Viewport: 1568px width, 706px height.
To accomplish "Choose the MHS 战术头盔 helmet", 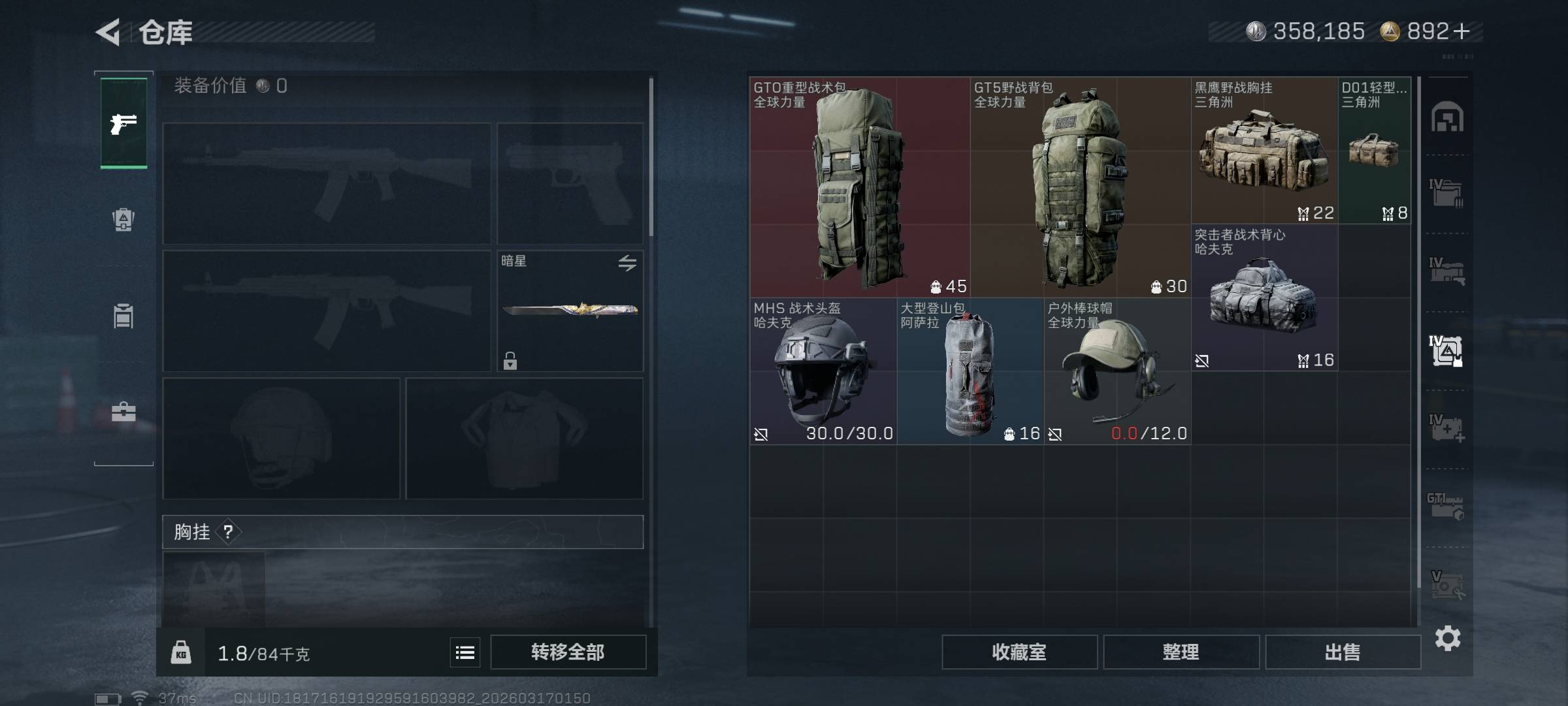I will click(x=823, y=372).
